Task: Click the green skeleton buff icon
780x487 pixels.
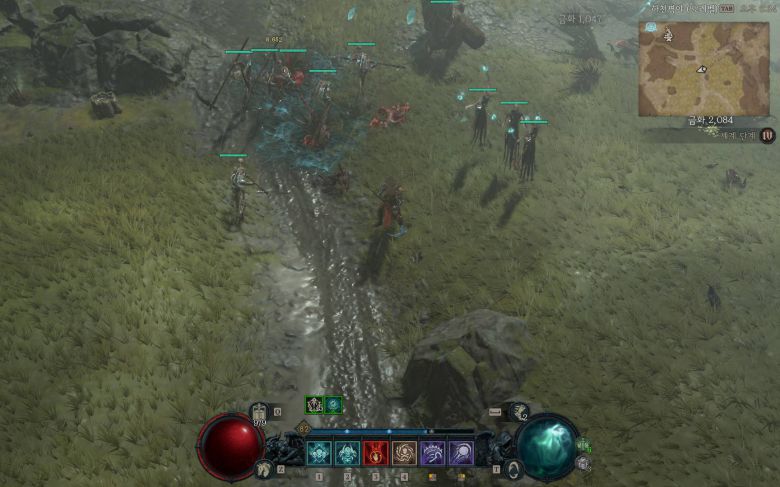Action: tap(315, 405)
